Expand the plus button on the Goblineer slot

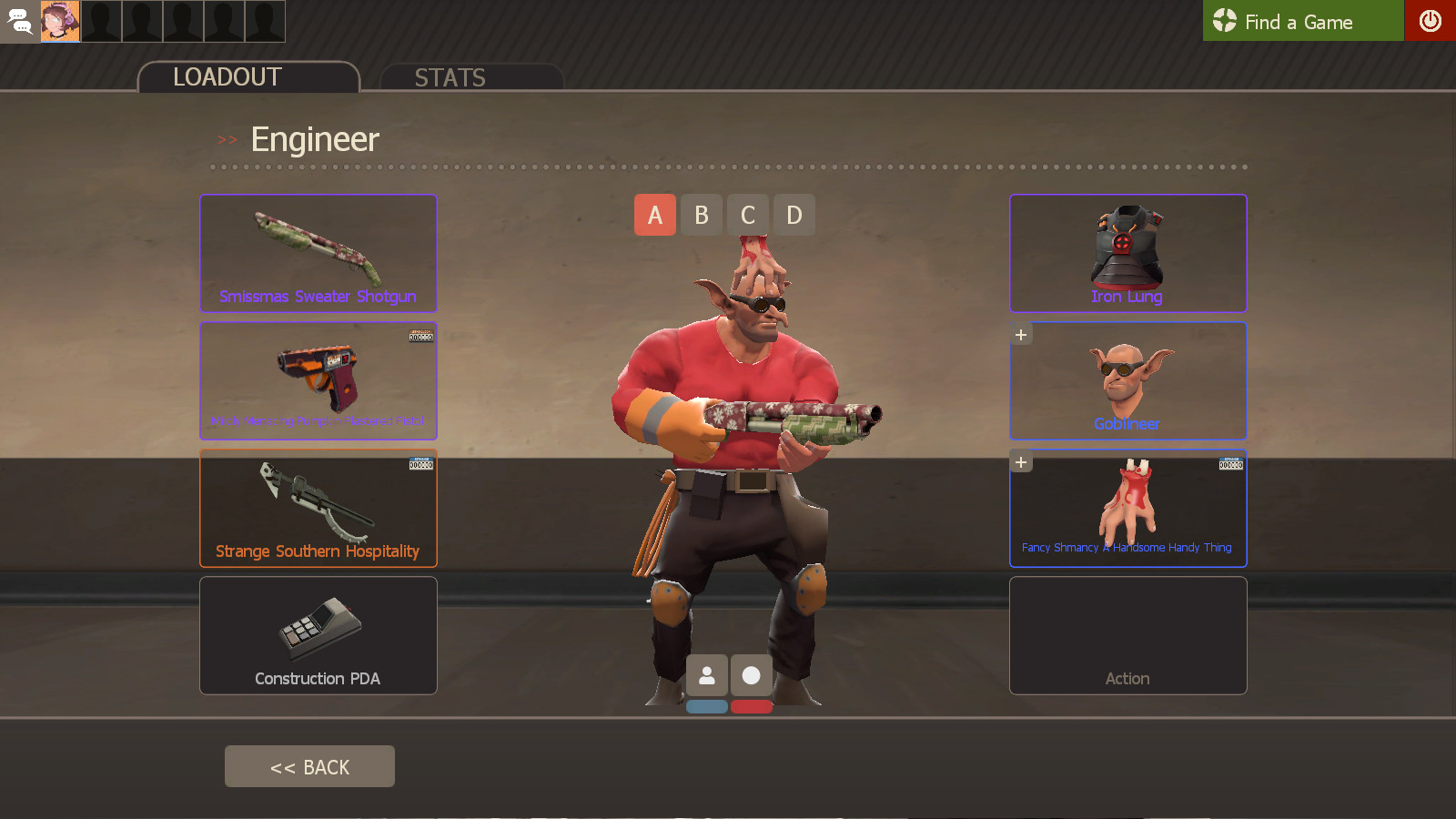tap(1020, 334)
